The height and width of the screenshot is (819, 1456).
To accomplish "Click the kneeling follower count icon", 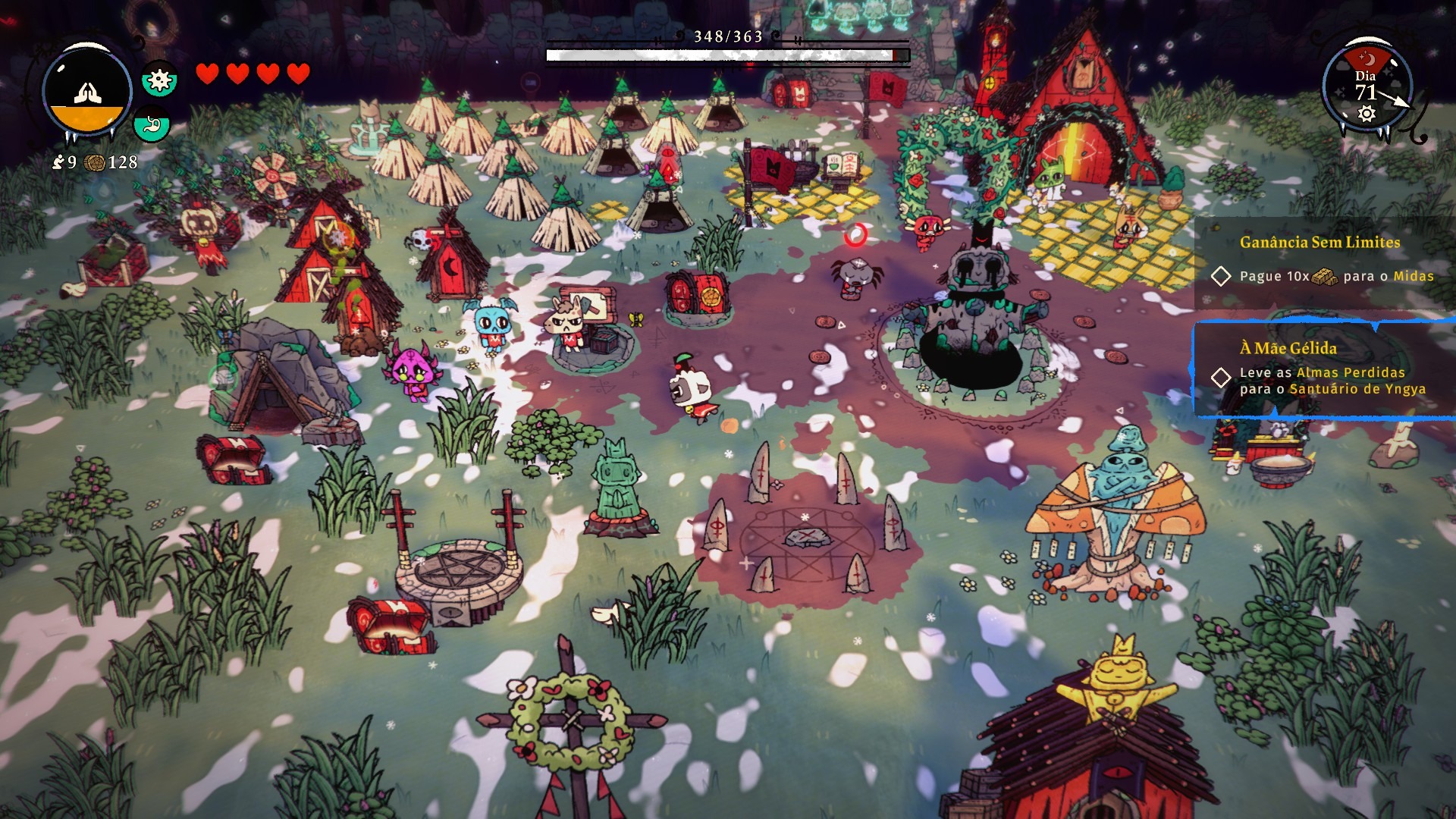I will coord(58,162).
